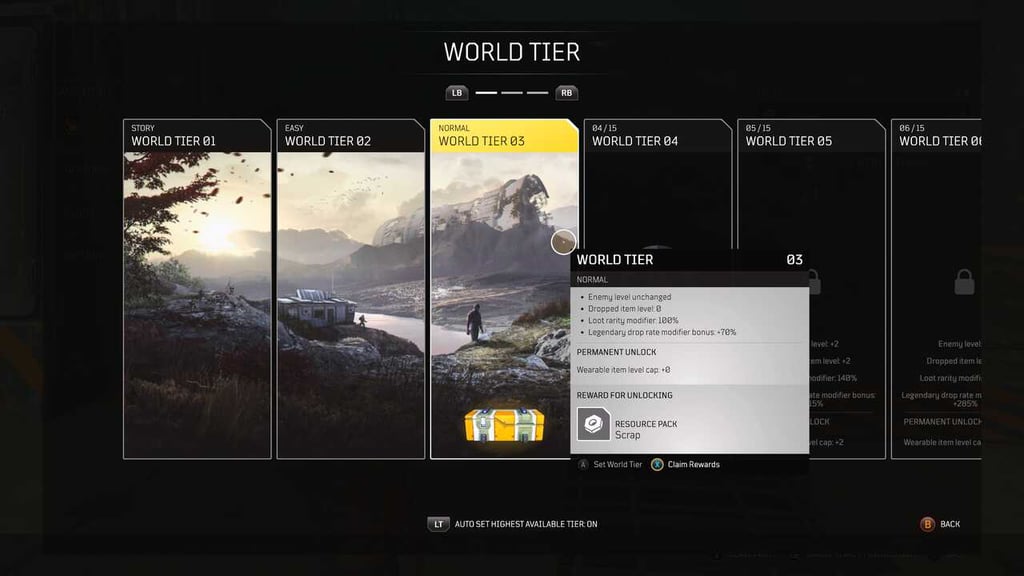Select the Scrap resource pack reward icon
The height and width of the screenshot is (576, 1024).
click(x=594, y=427)
